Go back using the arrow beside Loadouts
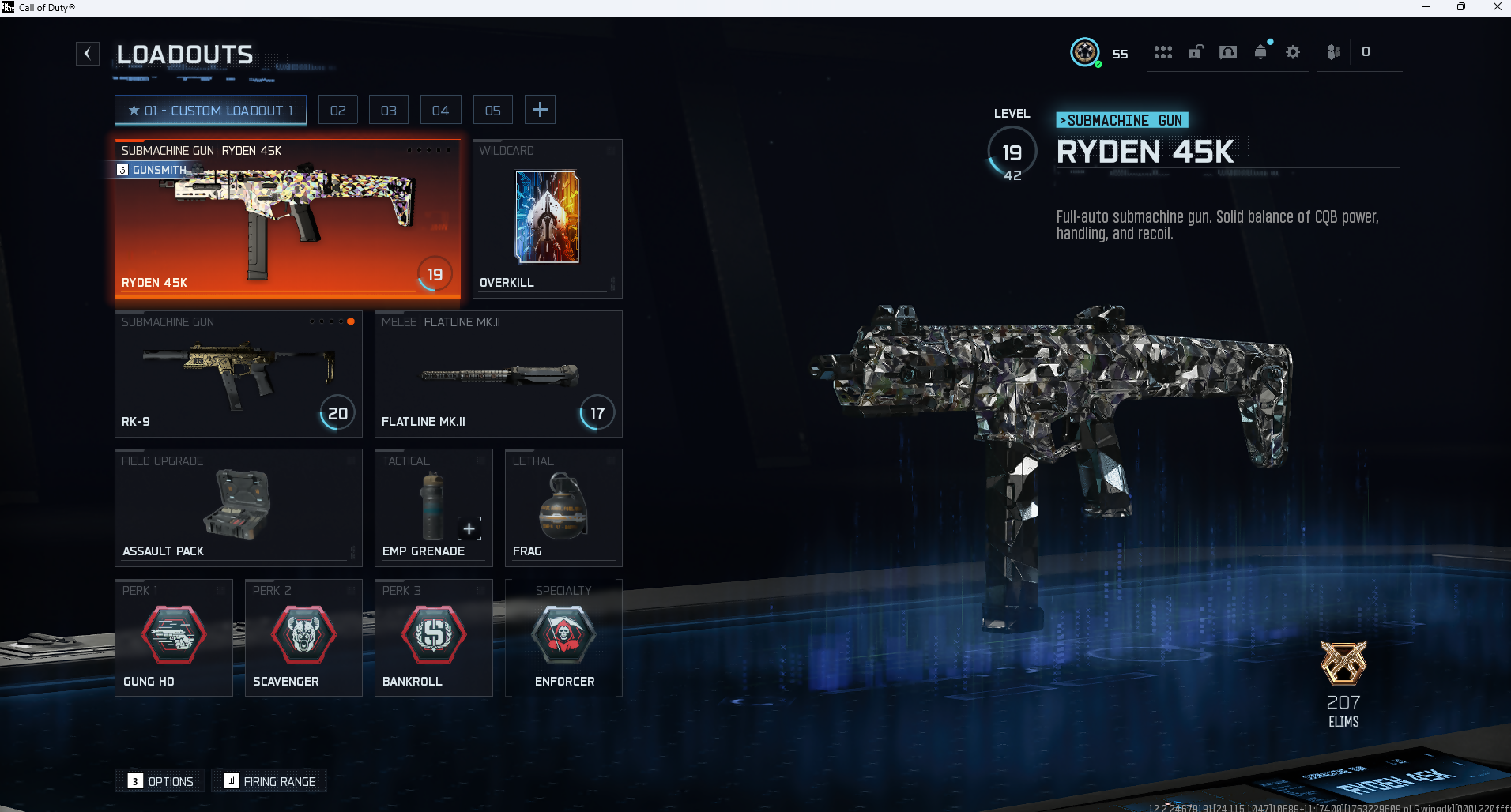Screen dimensions: 1511x812 click(88, 54)
